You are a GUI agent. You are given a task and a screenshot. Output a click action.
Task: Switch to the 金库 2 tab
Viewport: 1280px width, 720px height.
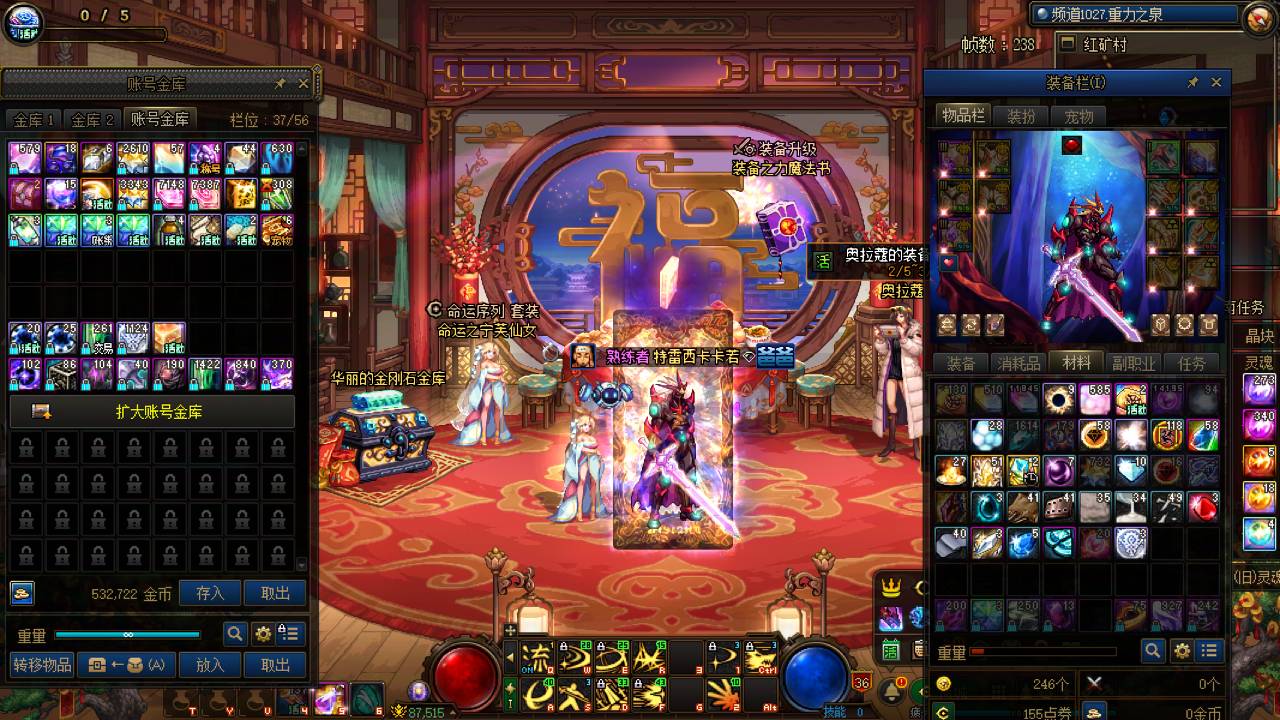[x=93, y=120]
